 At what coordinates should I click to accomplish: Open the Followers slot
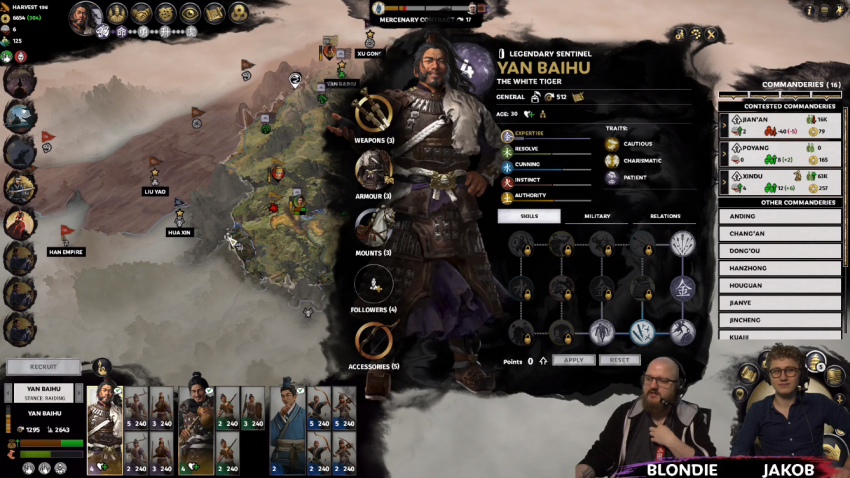373,284
